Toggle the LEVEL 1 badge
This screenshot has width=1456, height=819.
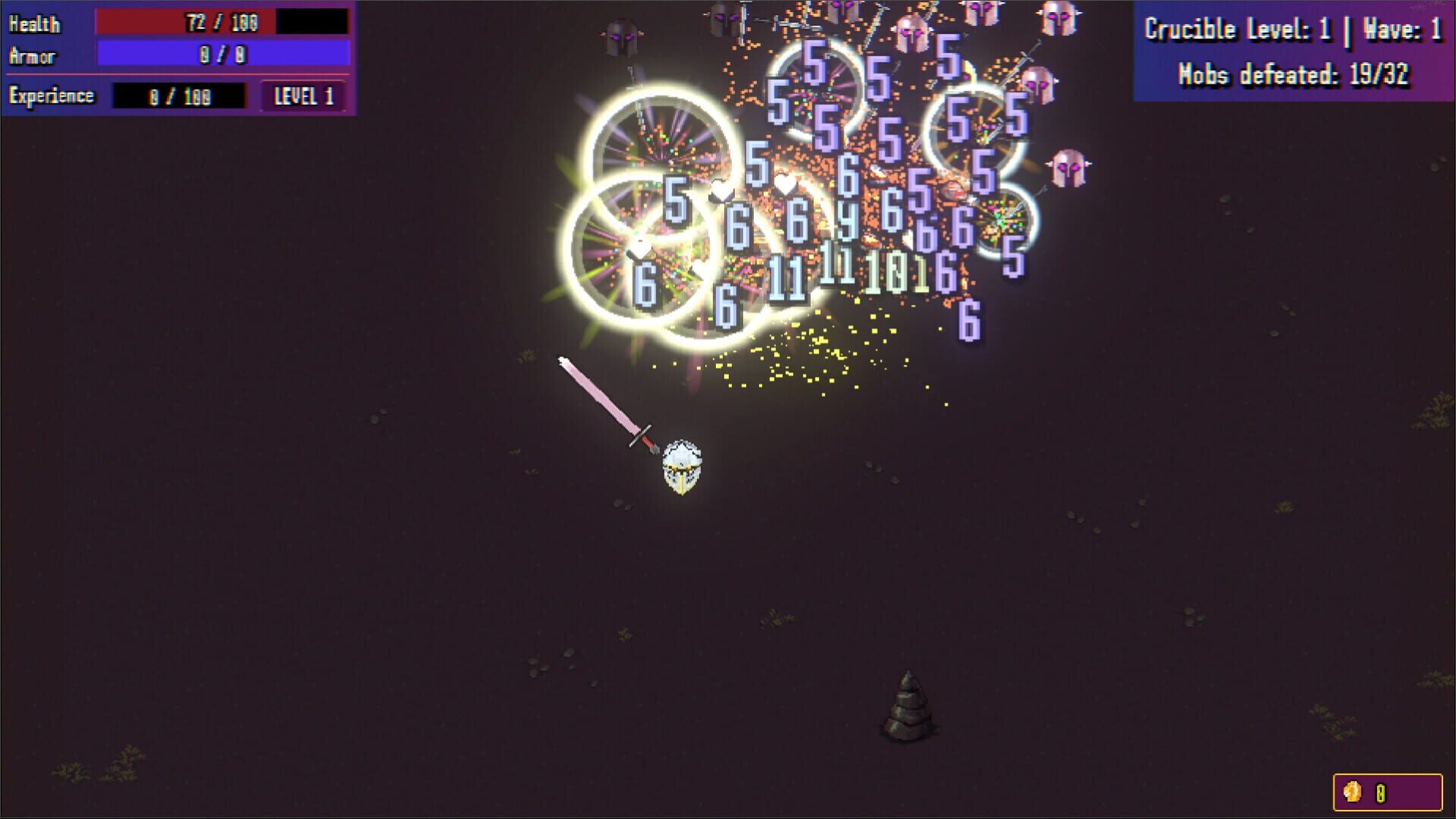point(304,96)
